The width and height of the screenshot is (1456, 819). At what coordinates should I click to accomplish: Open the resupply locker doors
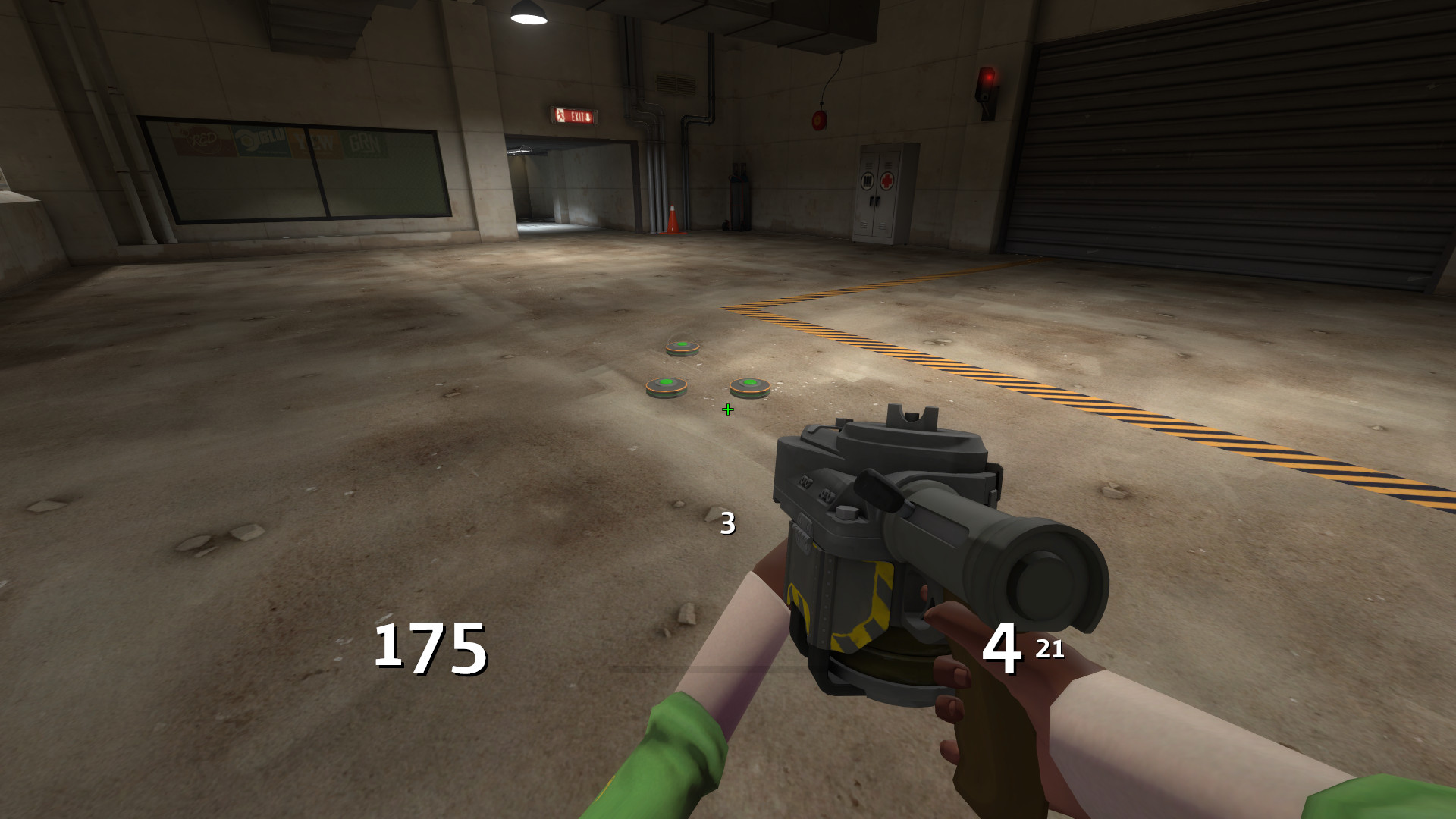(x=874, y=201)
